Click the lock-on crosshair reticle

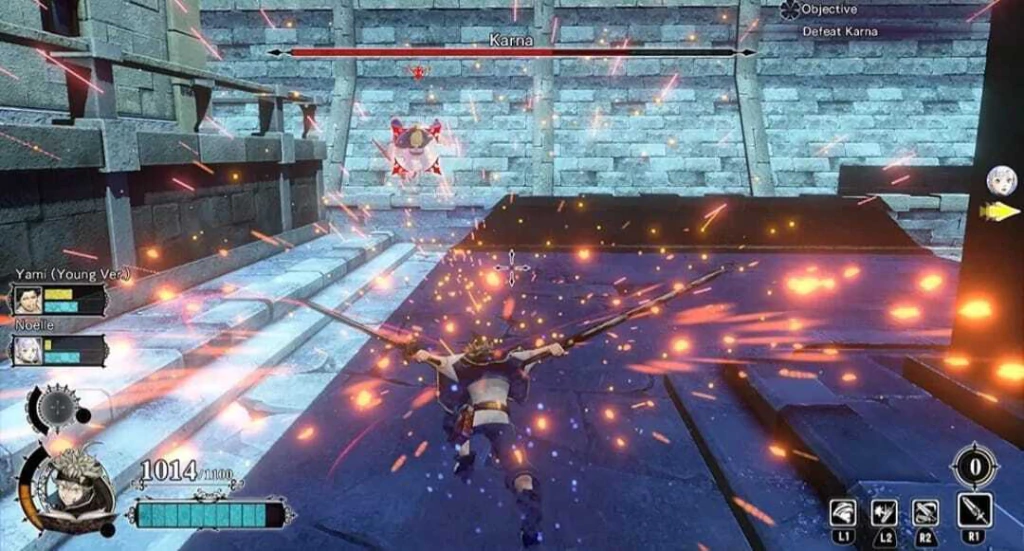tap(512, 268)
